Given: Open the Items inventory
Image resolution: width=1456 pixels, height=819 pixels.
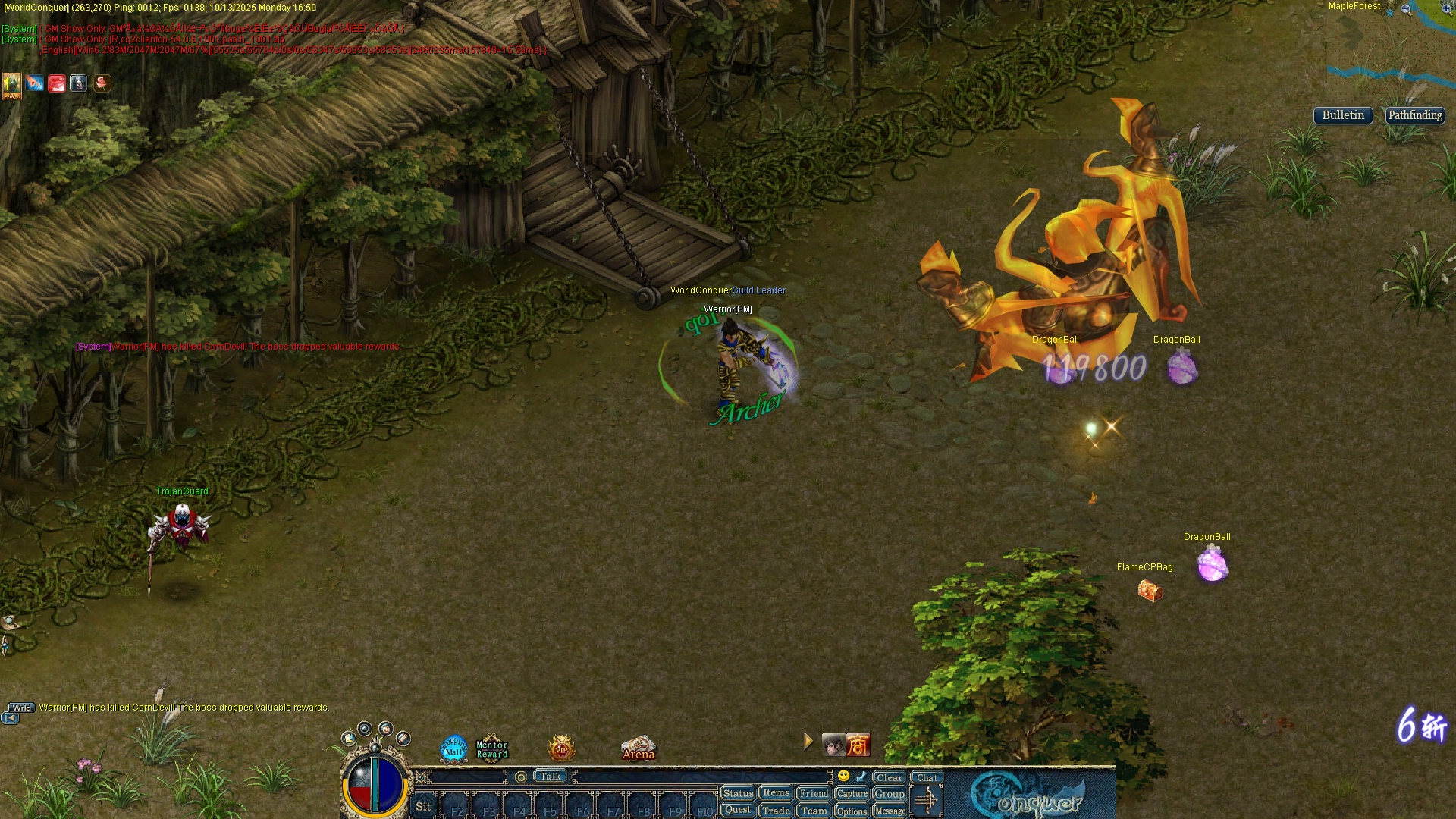Looking at the screenshot, I should pyautogui.click(x=776, y=793).
